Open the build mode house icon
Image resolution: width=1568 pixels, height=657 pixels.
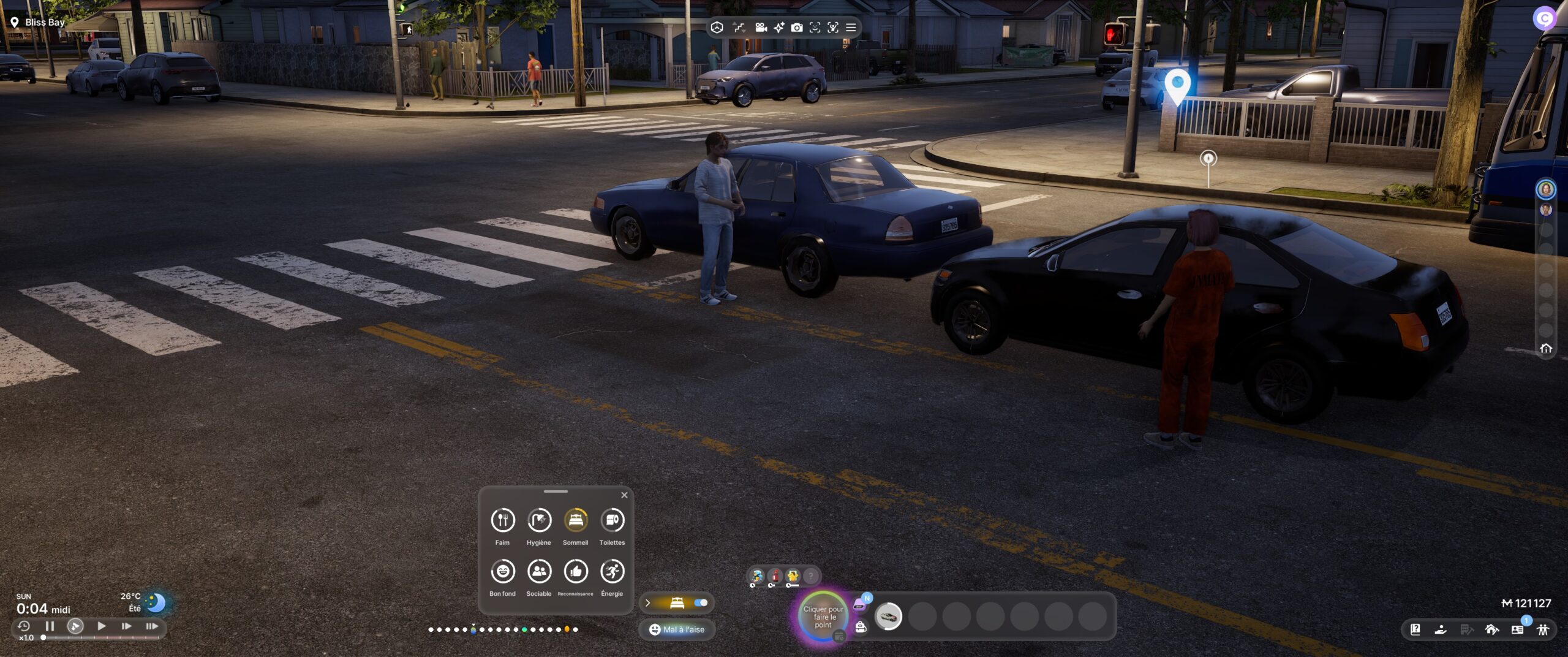1491,629
